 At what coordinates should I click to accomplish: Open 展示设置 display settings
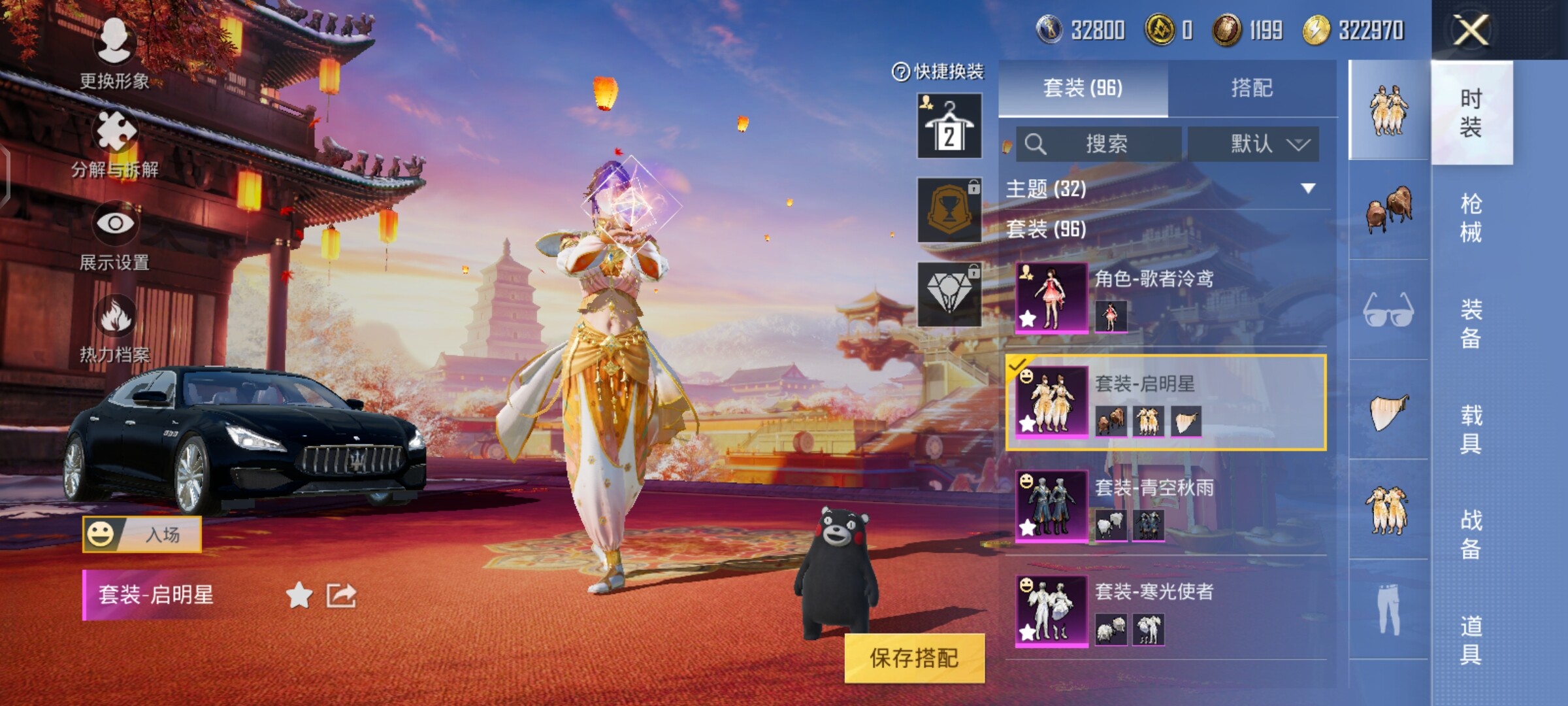coord(115,235)
